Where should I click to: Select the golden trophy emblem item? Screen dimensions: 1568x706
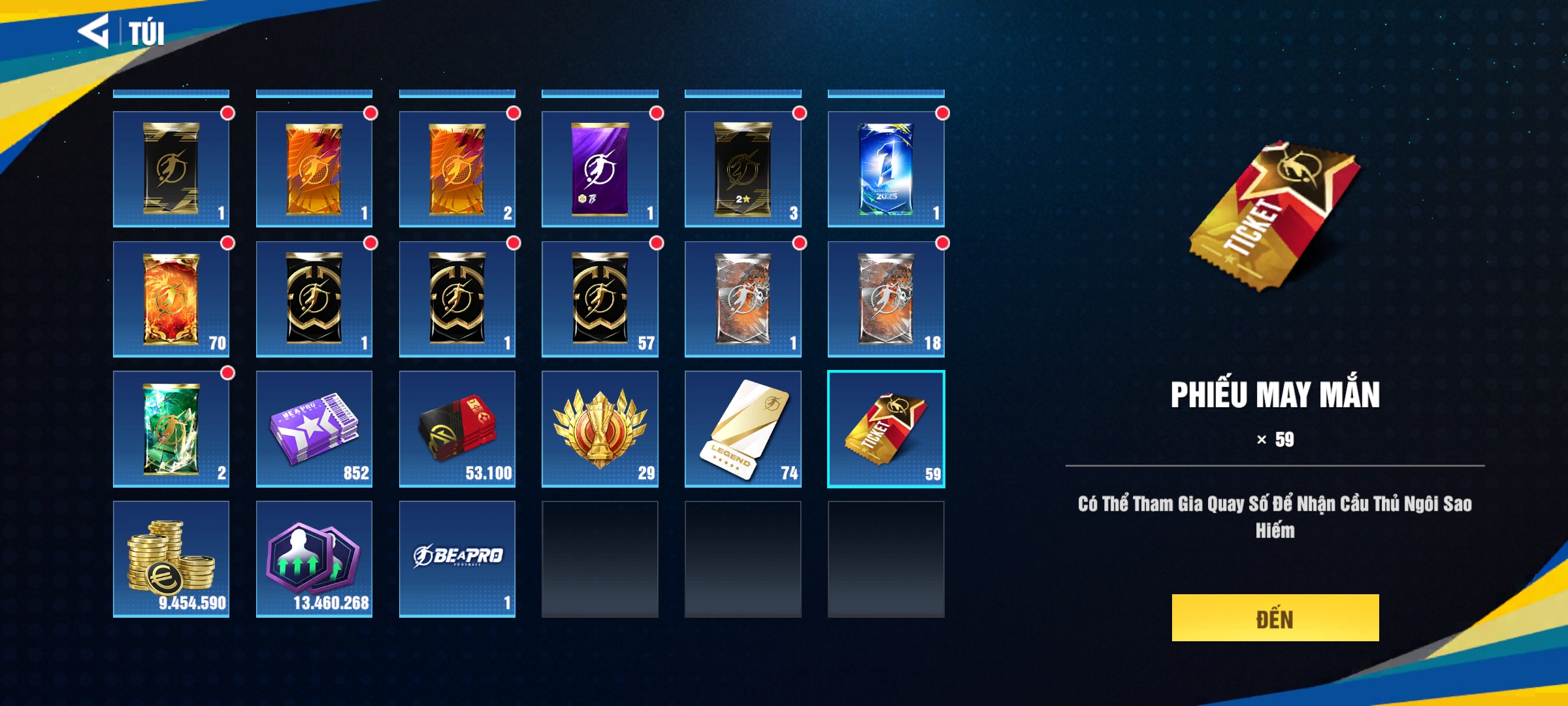tap(600, 429)
